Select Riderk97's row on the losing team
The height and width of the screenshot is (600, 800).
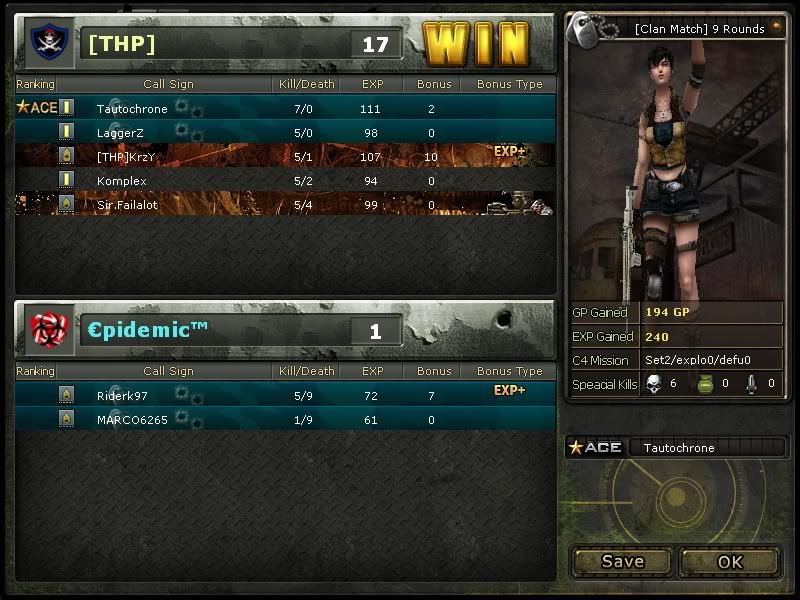(x=285, y=395)
